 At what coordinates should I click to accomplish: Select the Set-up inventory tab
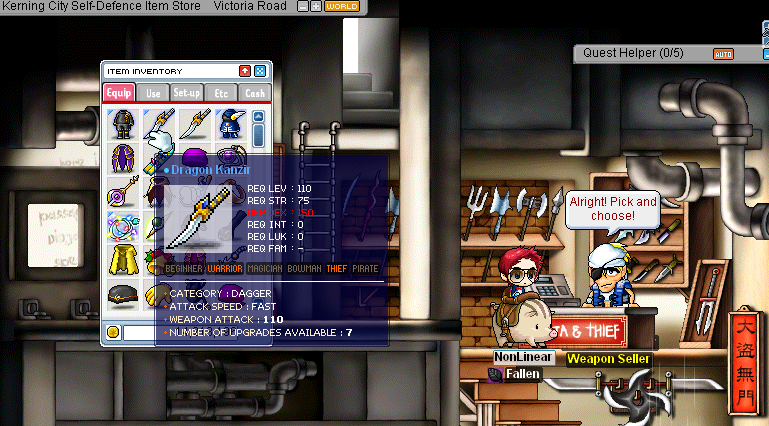pyautogui.click(x=187, y=93)
